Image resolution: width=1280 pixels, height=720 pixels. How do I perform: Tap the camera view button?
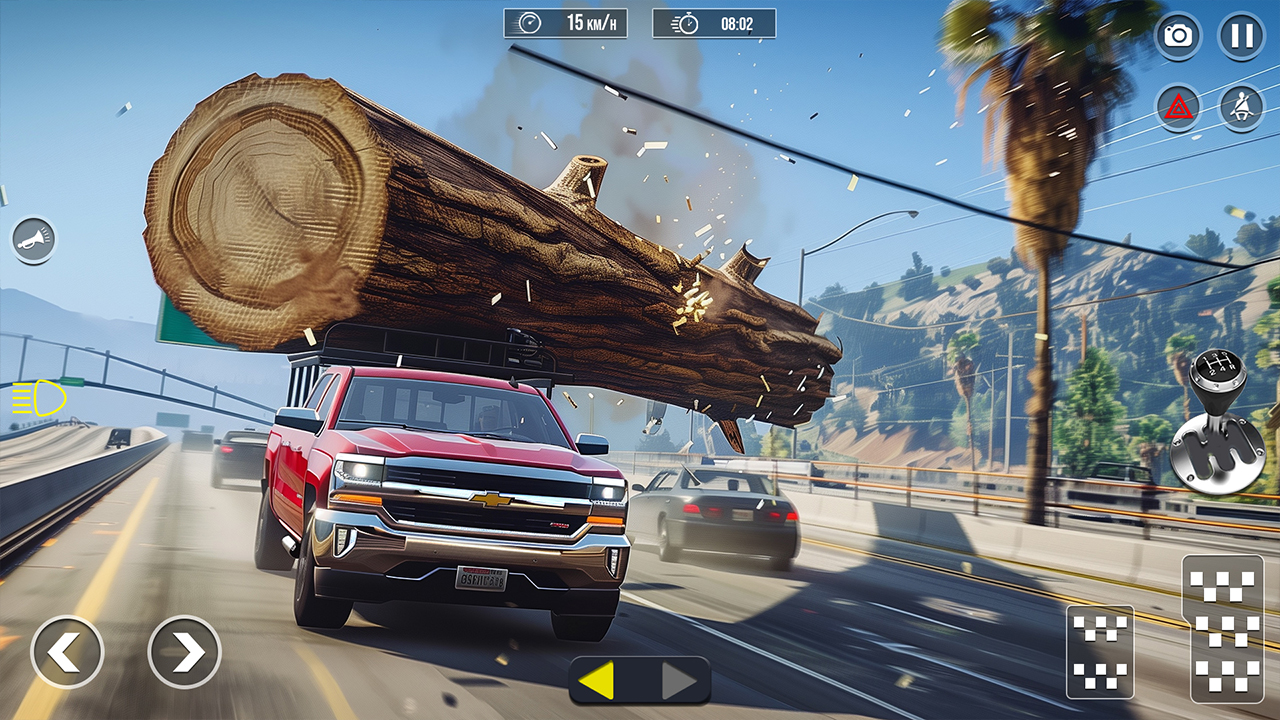(x=1178, y=36)
